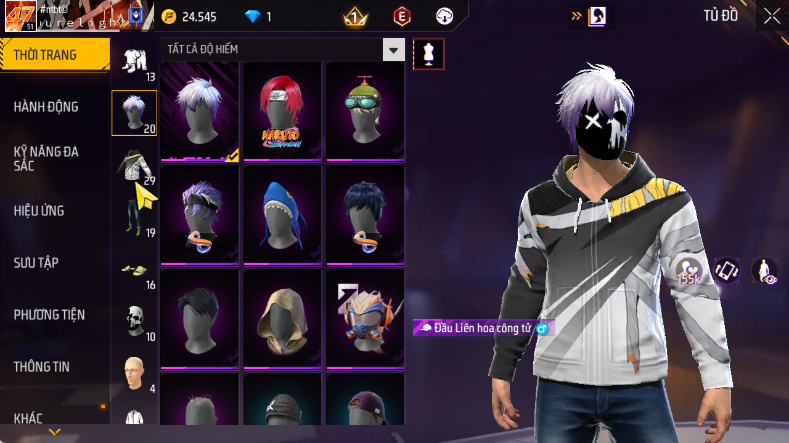This screenshot has height=443, width=789.
Task: Switch to the Hành Động tab
Action: pyautogui.click(x=46, y=107)
